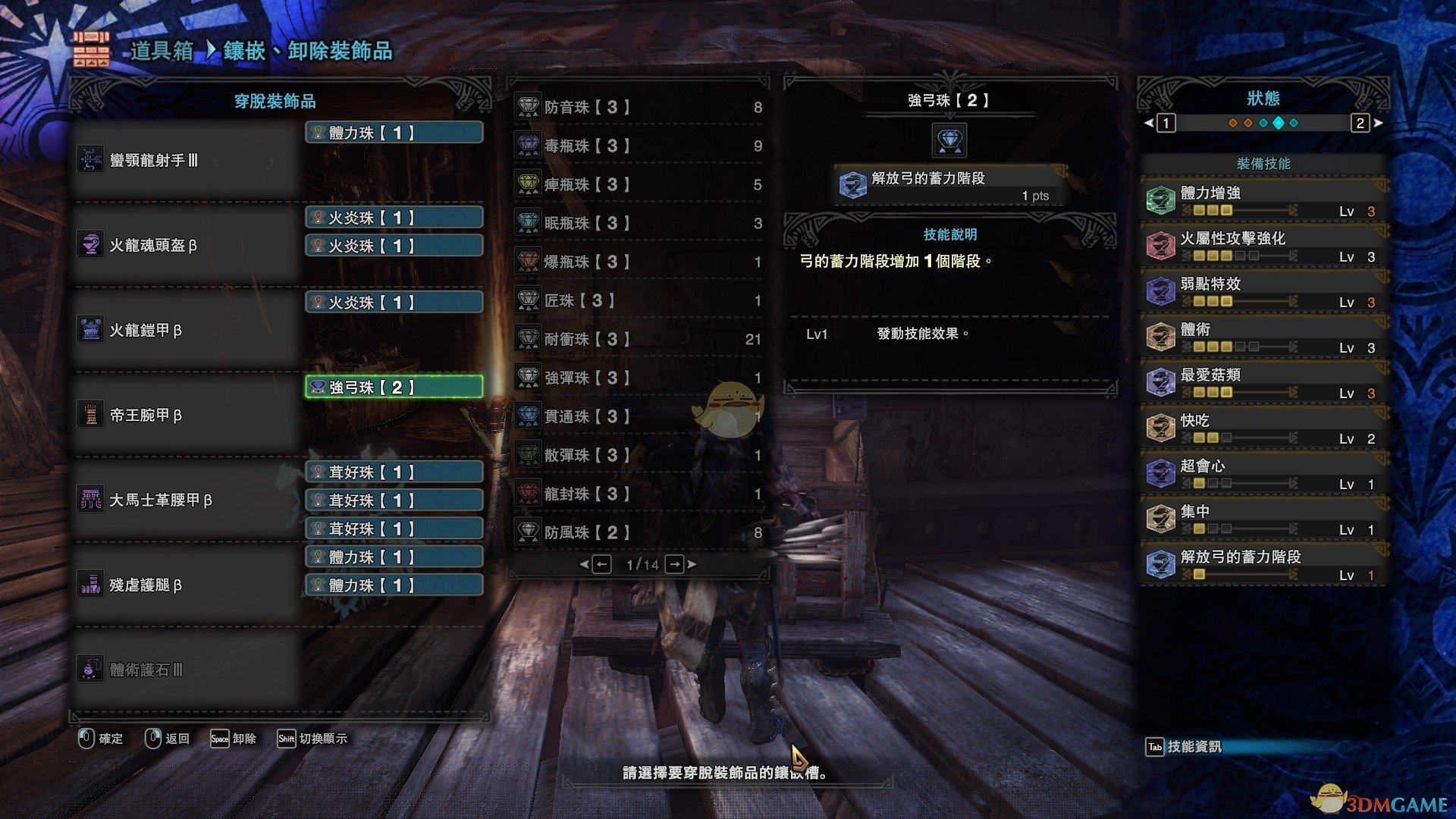Choose 防風珠【2】 at the list bottom
The image size is (1456, 819).
(639, 532)
